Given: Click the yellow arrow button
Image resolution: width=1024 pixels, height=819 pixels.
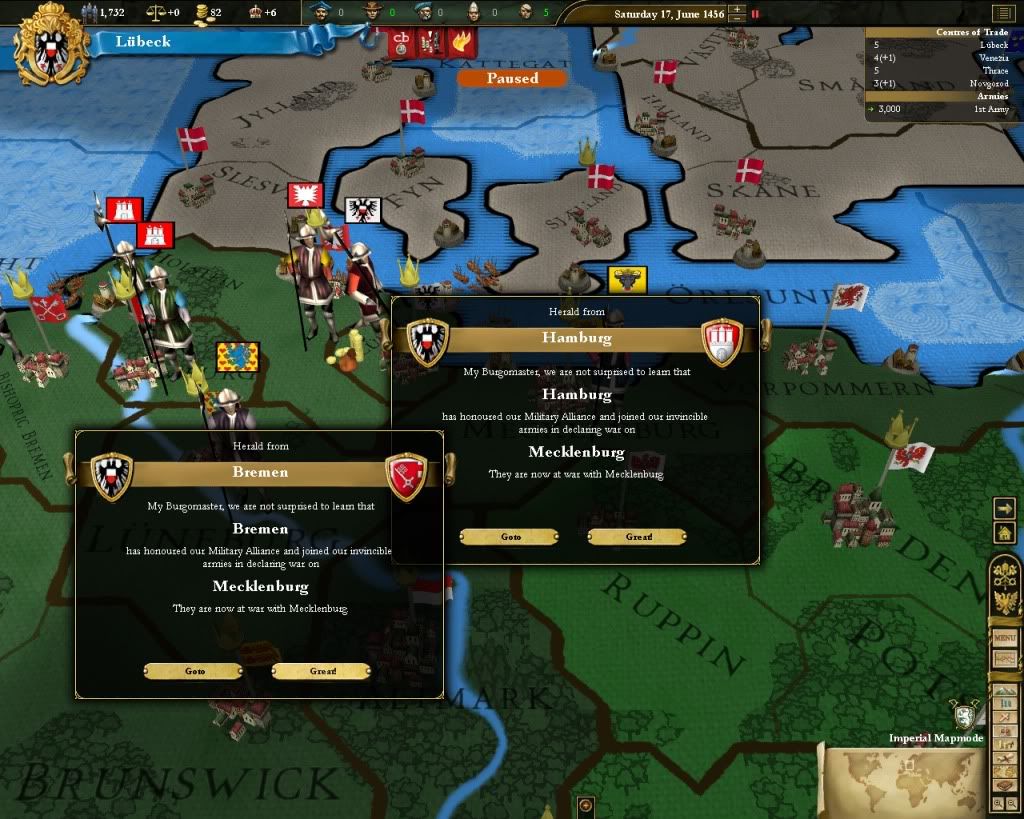Looking at the screenshot, I should (1005, 508).
